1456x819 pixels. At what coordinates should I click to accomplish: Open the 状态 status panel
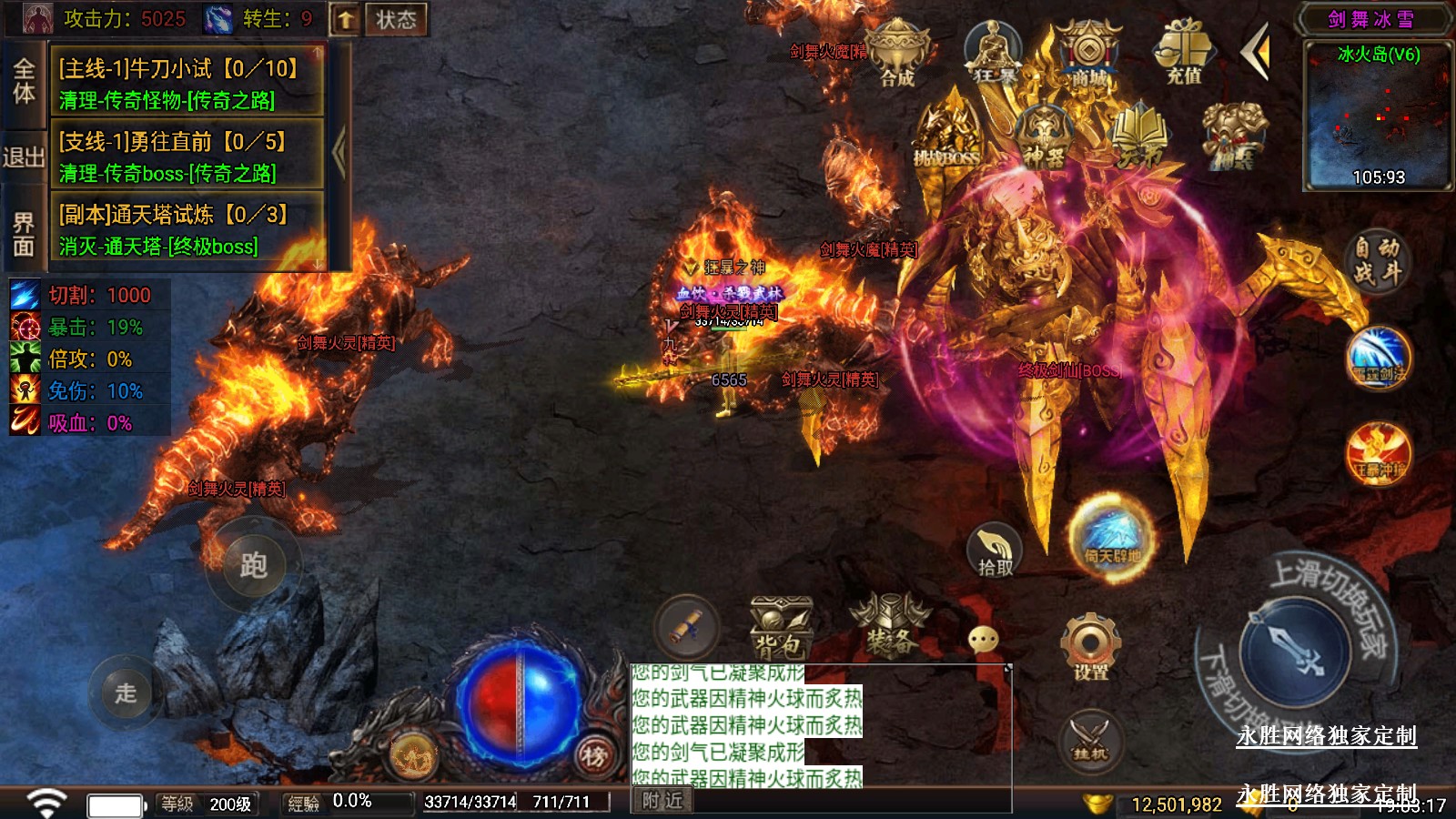tap(396, 19)
